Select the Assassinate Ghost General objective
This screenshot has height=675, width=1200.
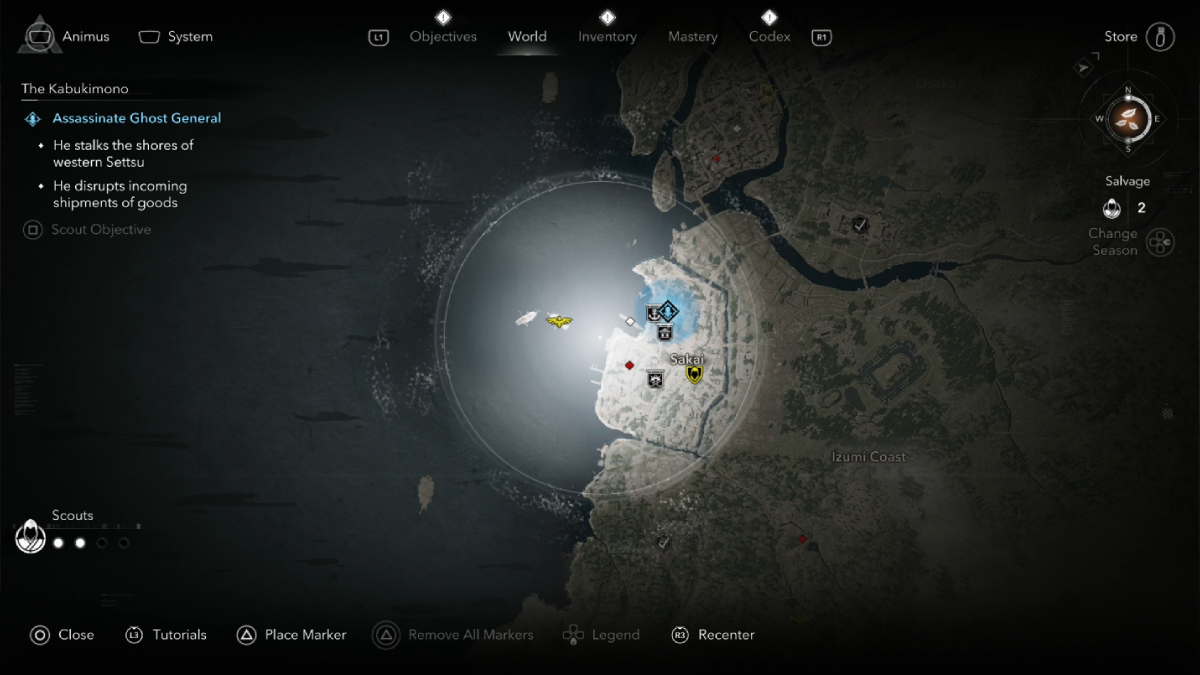click(x=137, y=118)
